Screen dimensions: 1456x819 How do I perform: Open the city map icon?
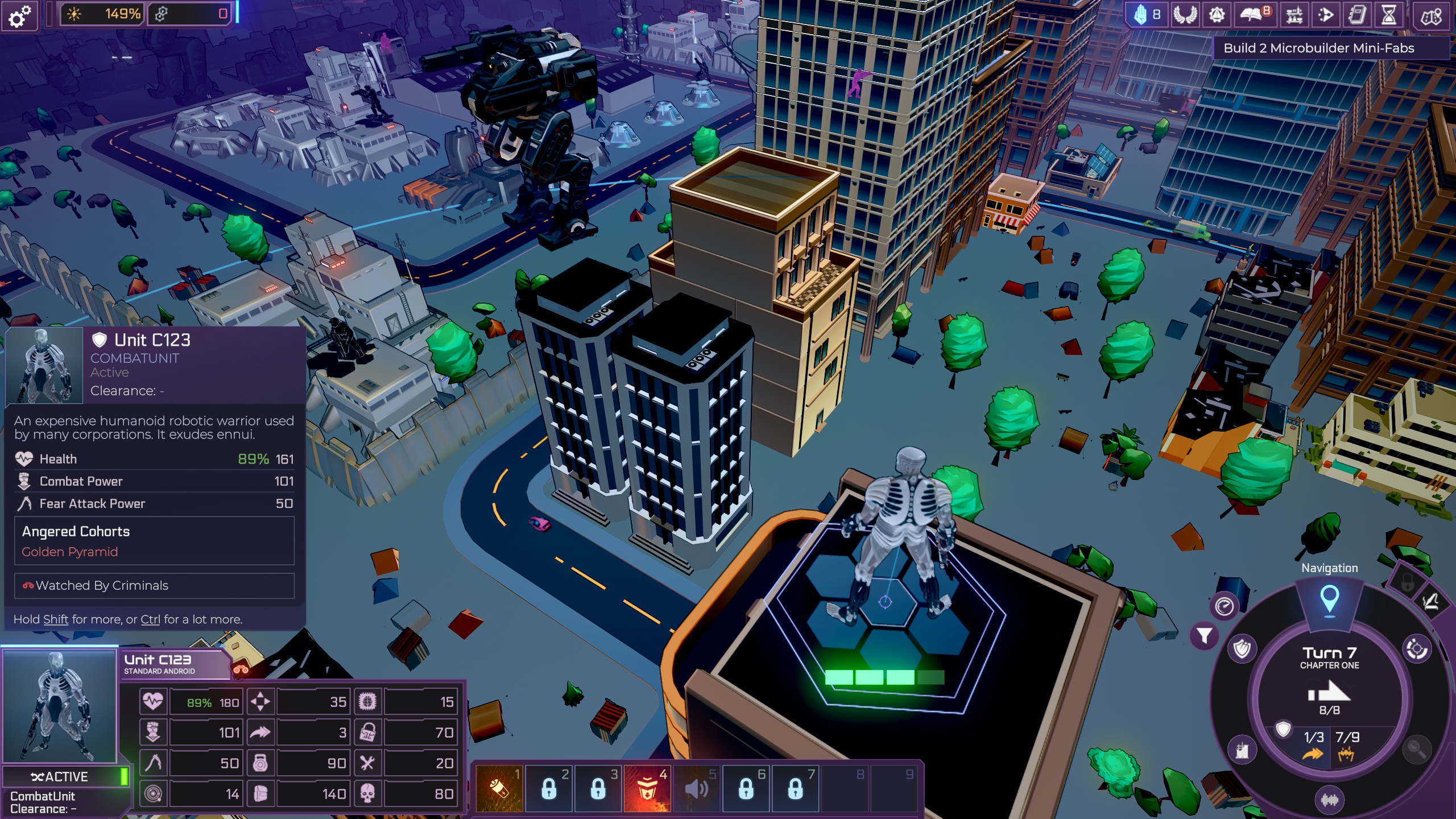pyautogui.click(x=1431, y=16)
